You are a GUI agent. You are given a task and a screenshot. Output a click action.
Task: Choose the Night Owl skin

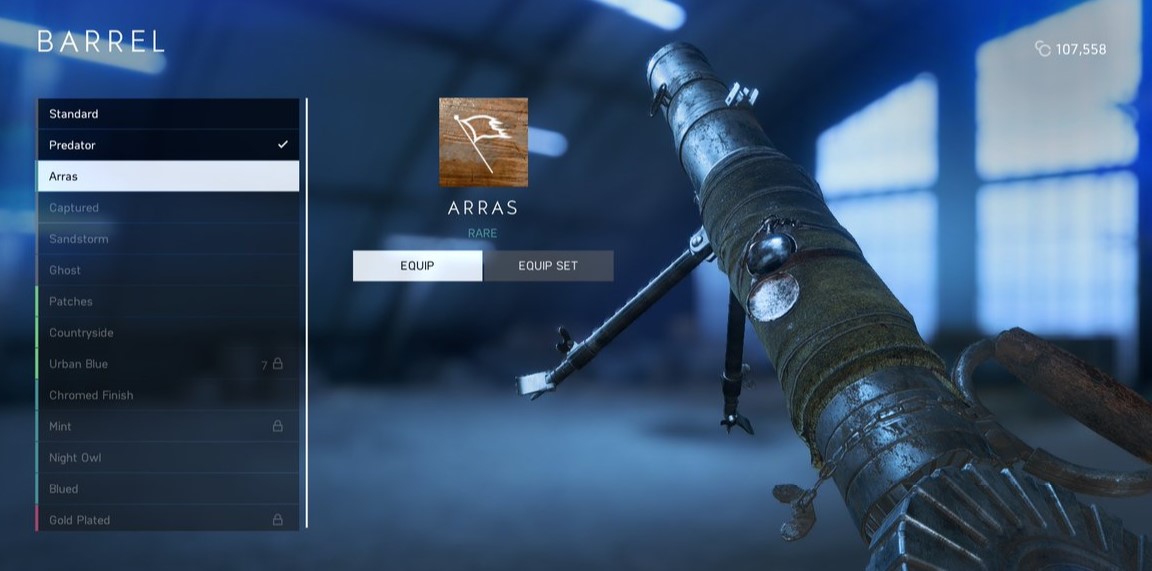click(x=168, y=458)
